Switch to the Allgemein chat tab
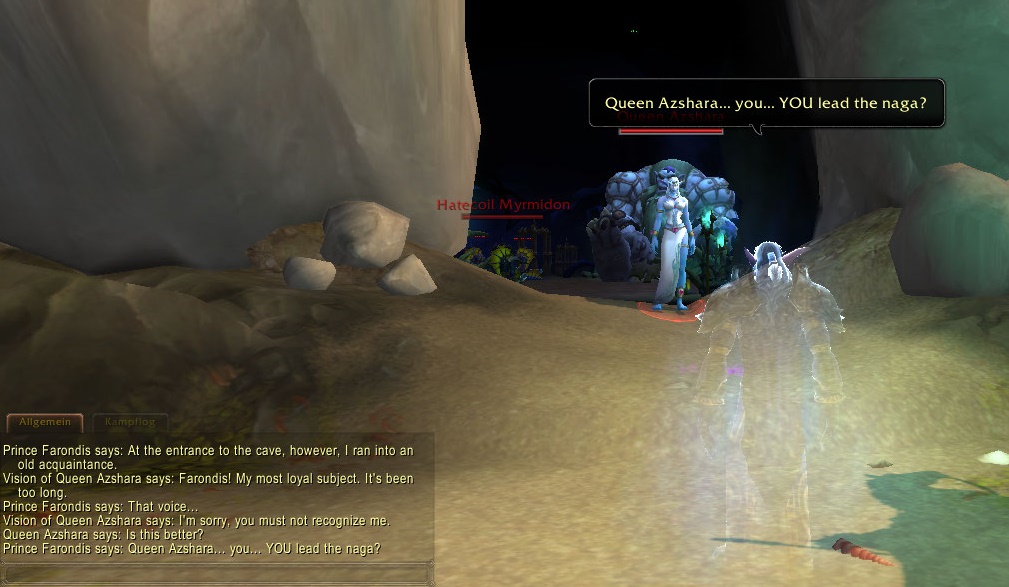This screenshot has height=587, width=1009. click(x=45, y=423)
